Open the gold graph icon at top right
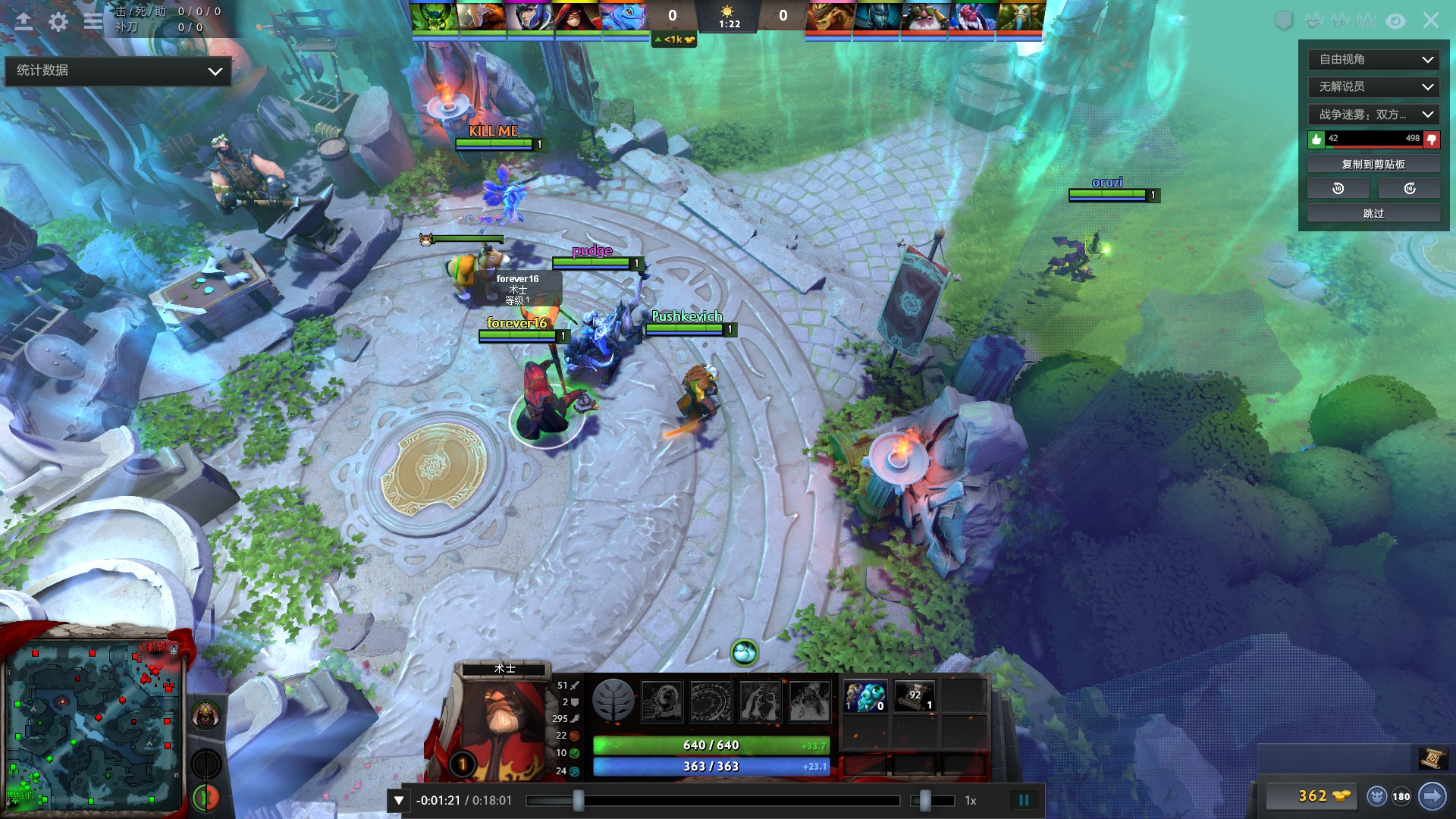Viewport: 1456px width, 819px height. pyautogui.click(x=1313, y=20)
